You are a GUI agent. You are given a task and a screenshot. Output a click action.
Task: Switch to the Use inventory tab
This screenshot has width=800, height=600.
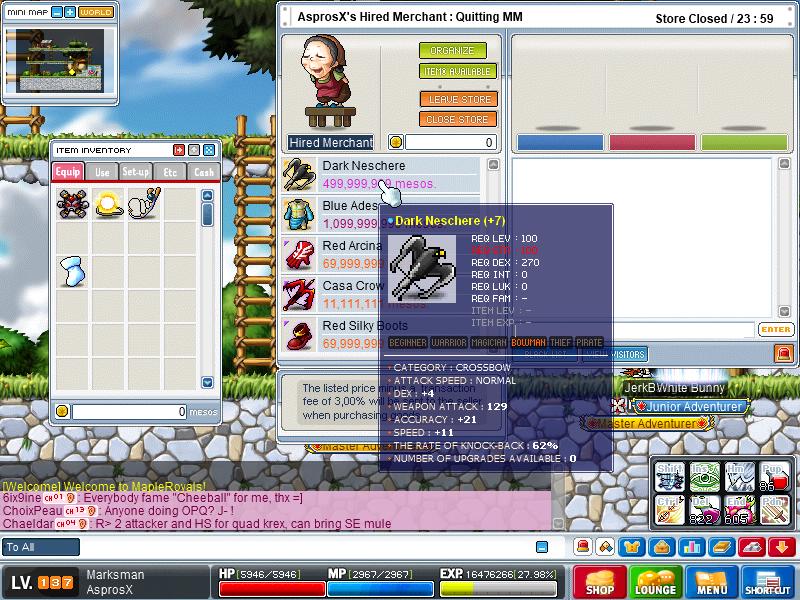point(102,172)
